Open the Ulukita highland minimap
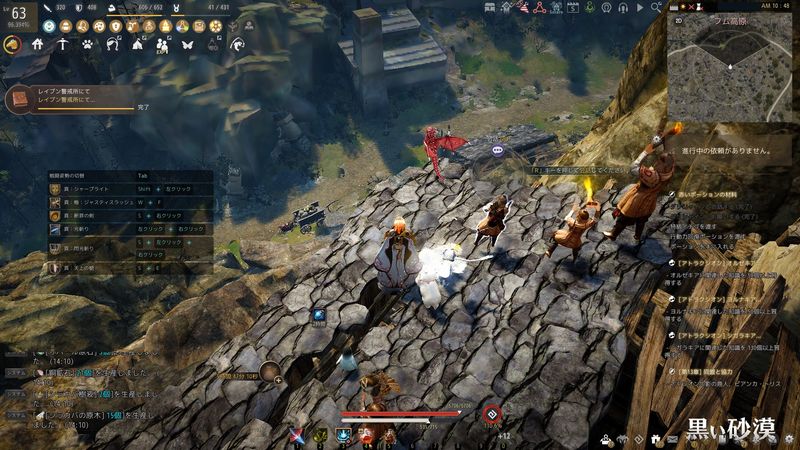Image resolution: width=800 pixels, height=450 pixels. tap(729, 65)
